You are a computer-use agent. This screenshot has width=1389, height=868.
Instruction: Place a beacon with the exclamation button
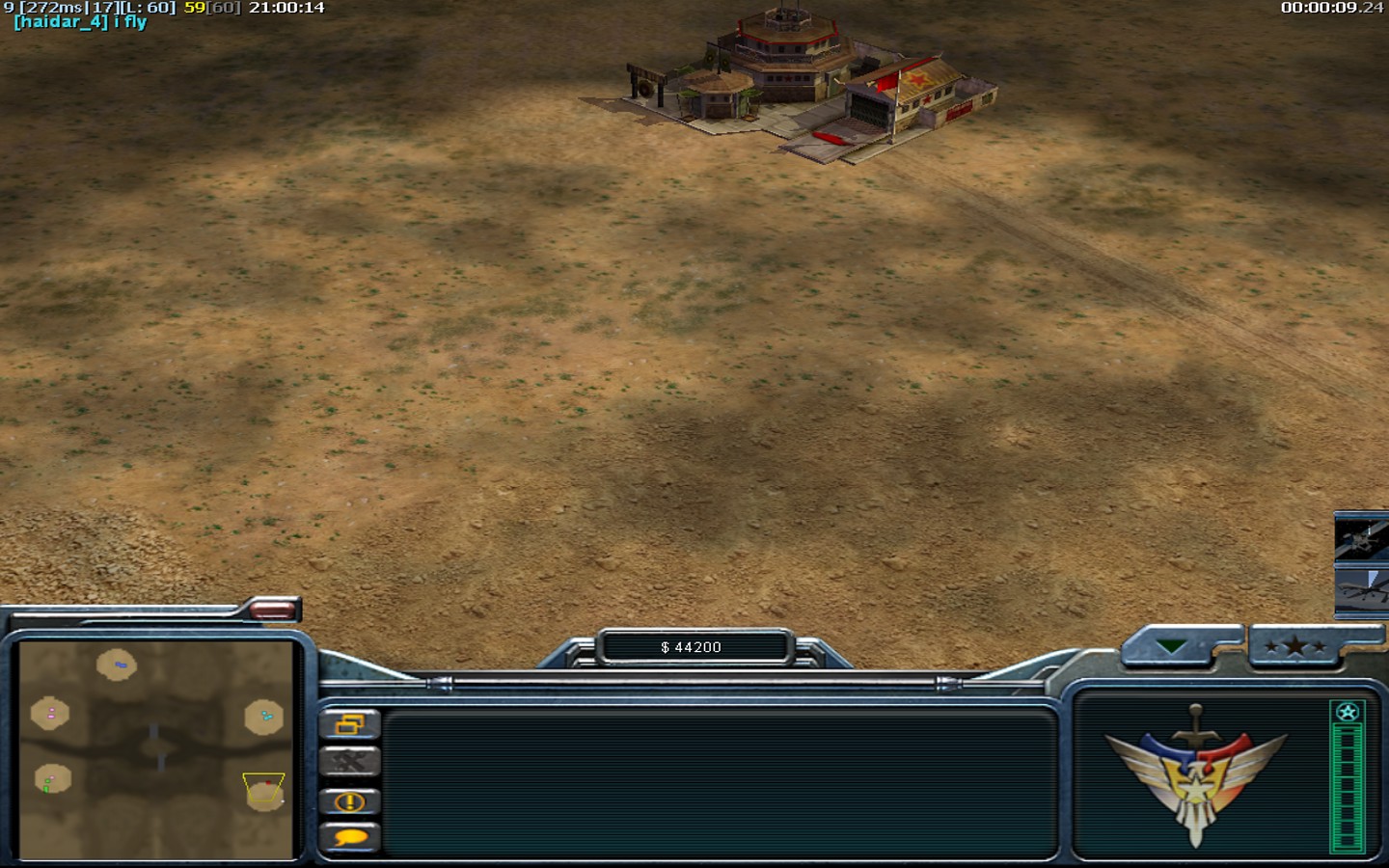point(349,800)
